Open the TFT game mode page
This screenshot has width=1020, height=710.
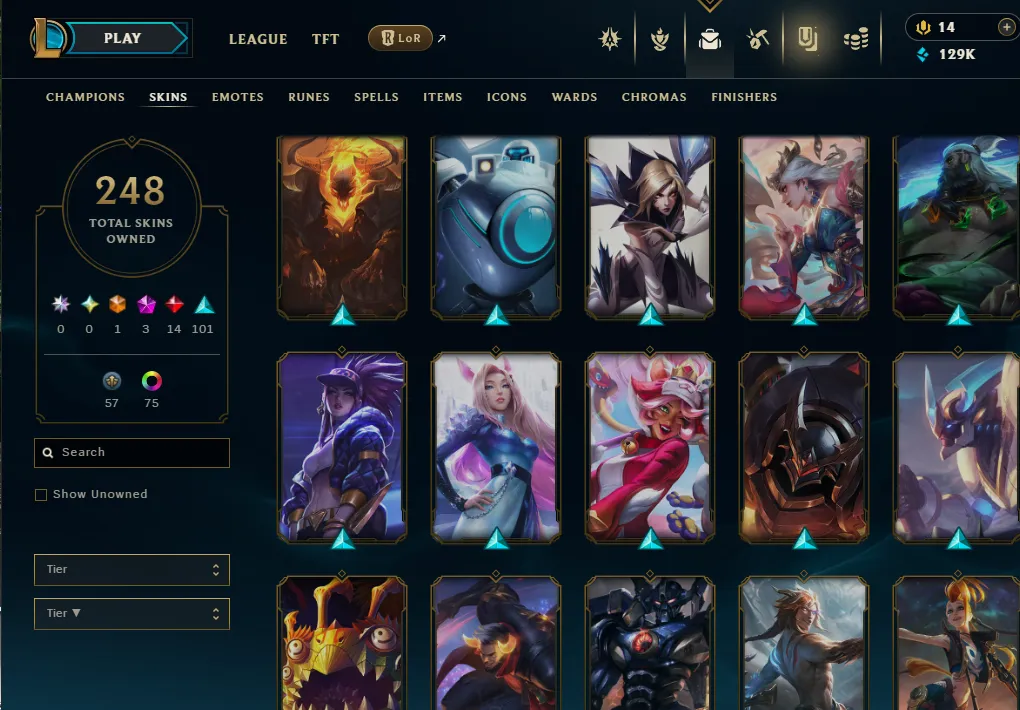click(x=325, y=39)
